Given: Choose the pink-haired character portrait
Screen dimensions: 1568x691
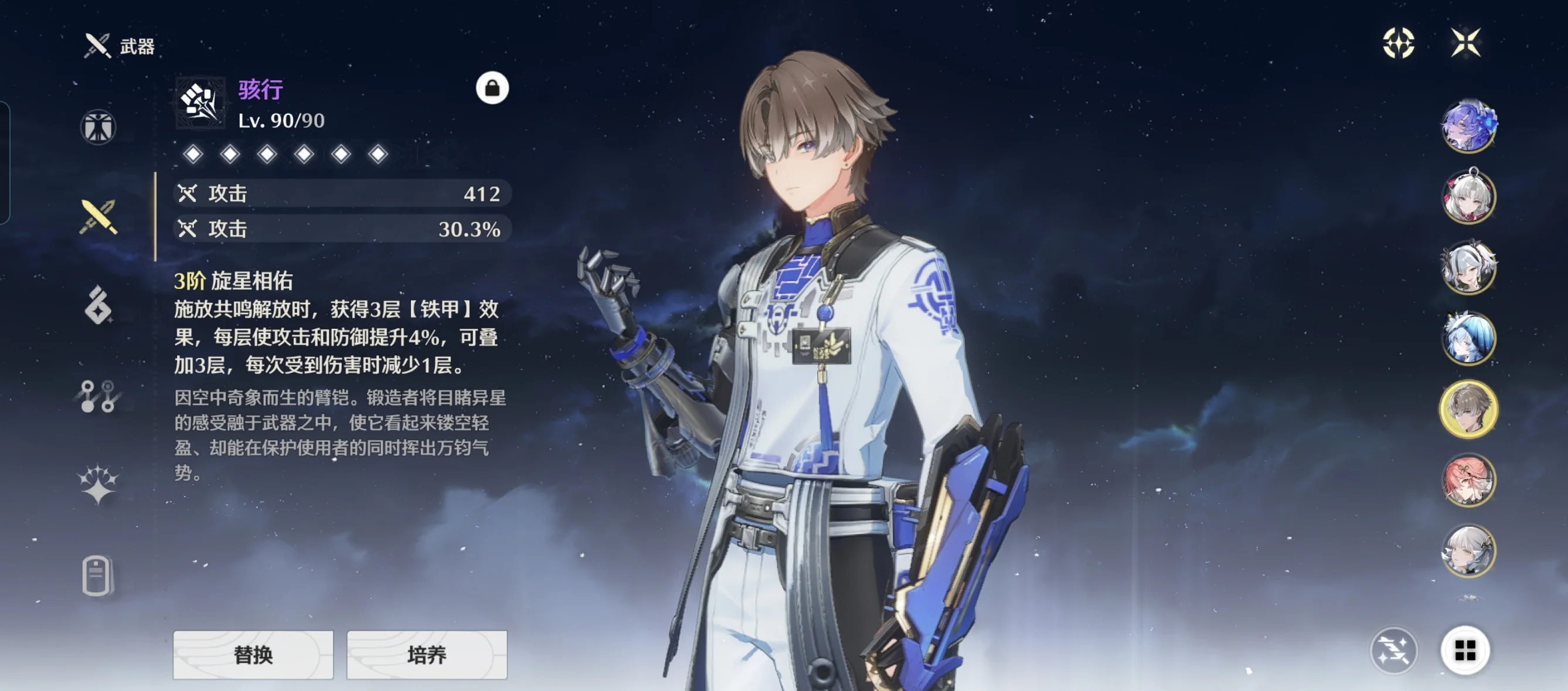Looking at the screenshot, I should pos(1469,481).
